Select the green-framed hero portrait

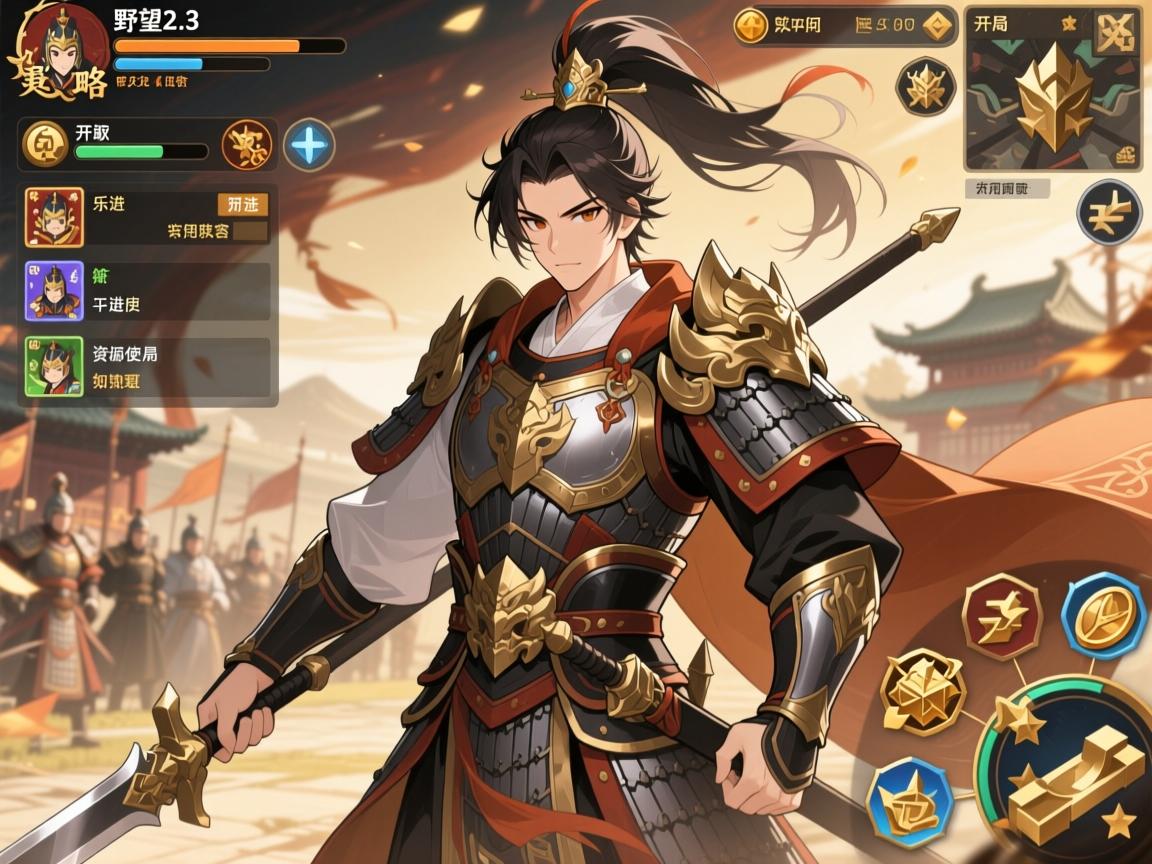54,366
